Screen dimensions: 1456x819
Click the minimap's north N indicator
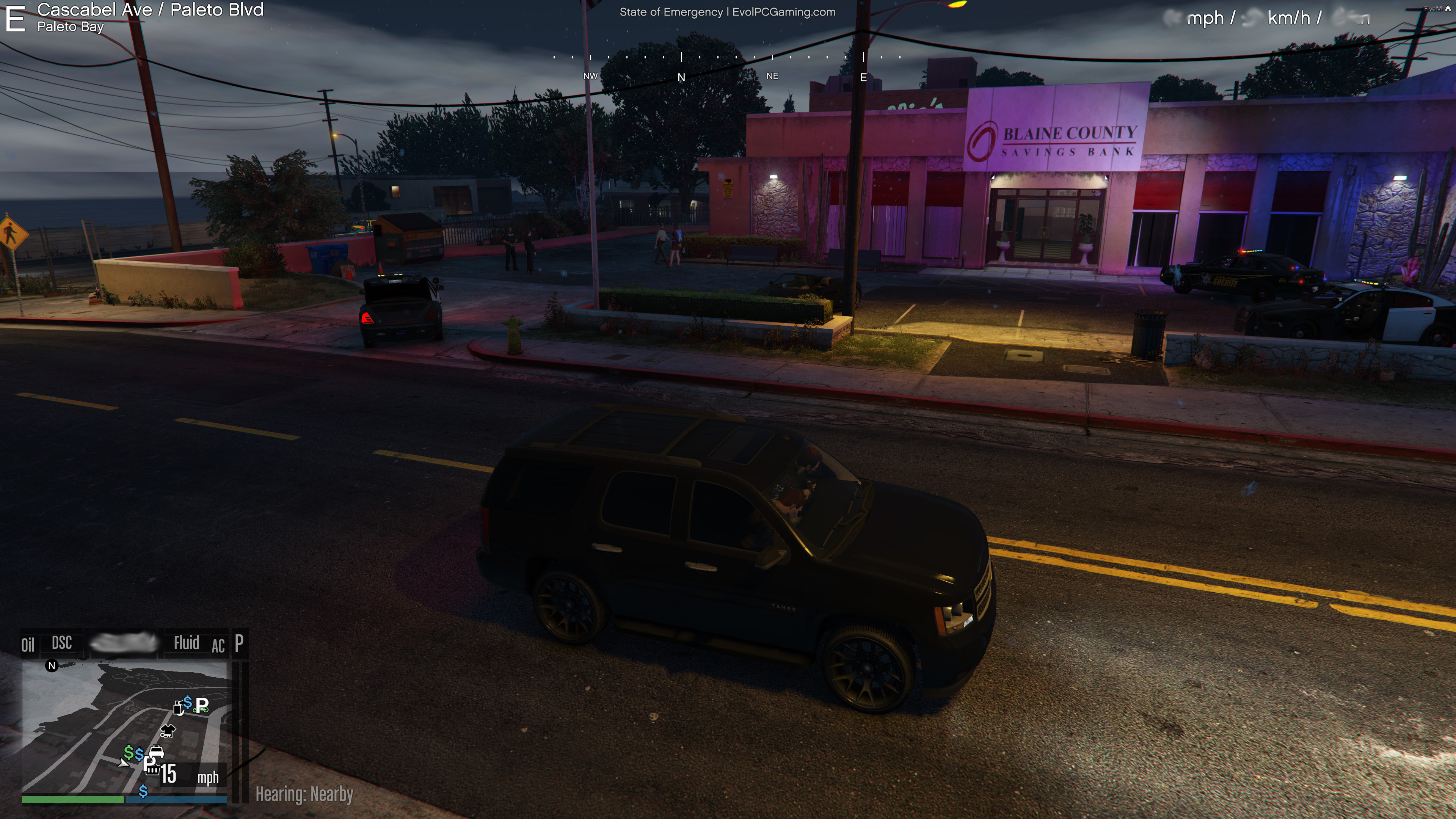click(x=52, y=666)
